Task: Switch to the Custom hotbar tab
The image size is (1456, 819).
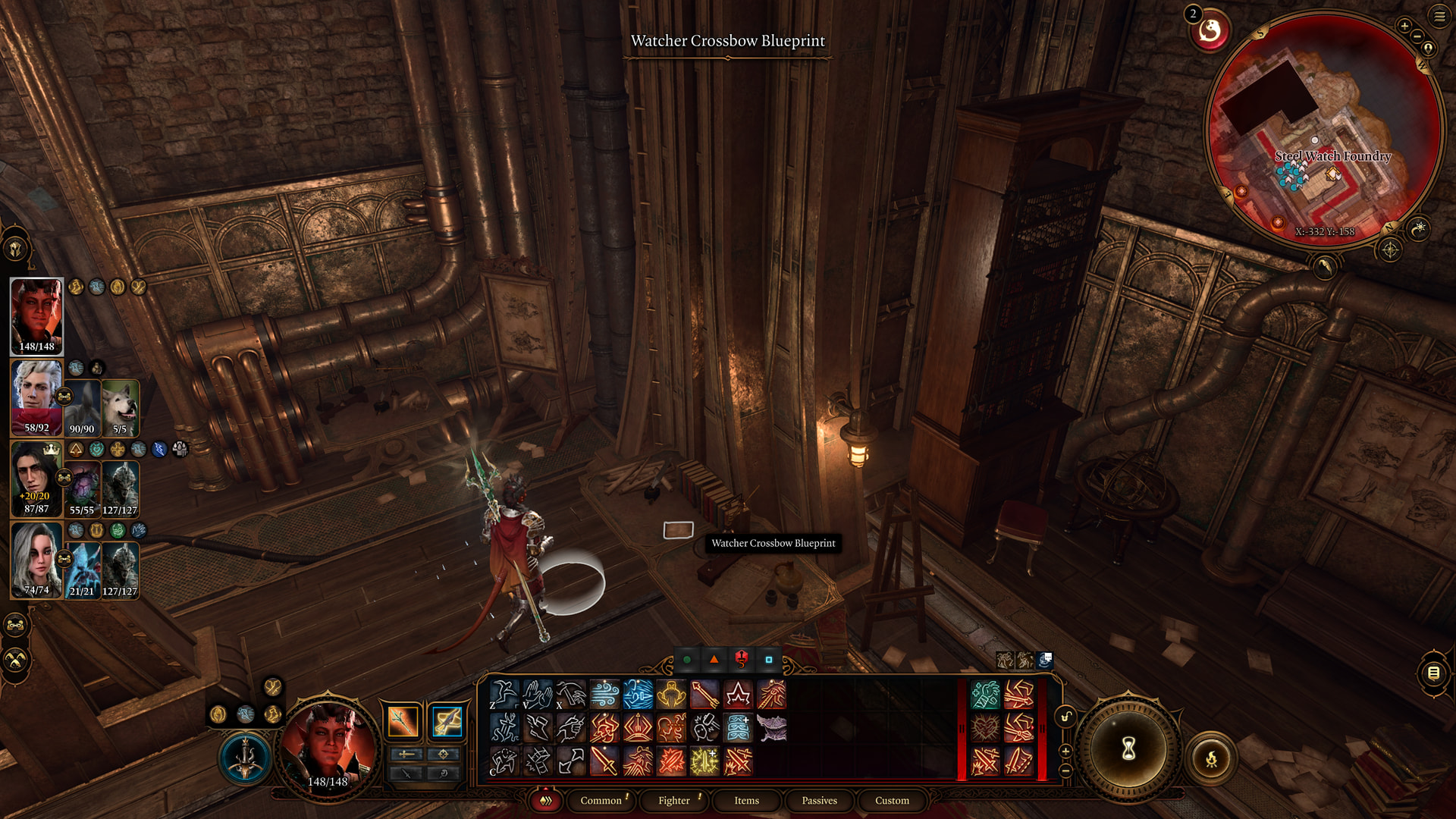Action: (x=892, y=800)
